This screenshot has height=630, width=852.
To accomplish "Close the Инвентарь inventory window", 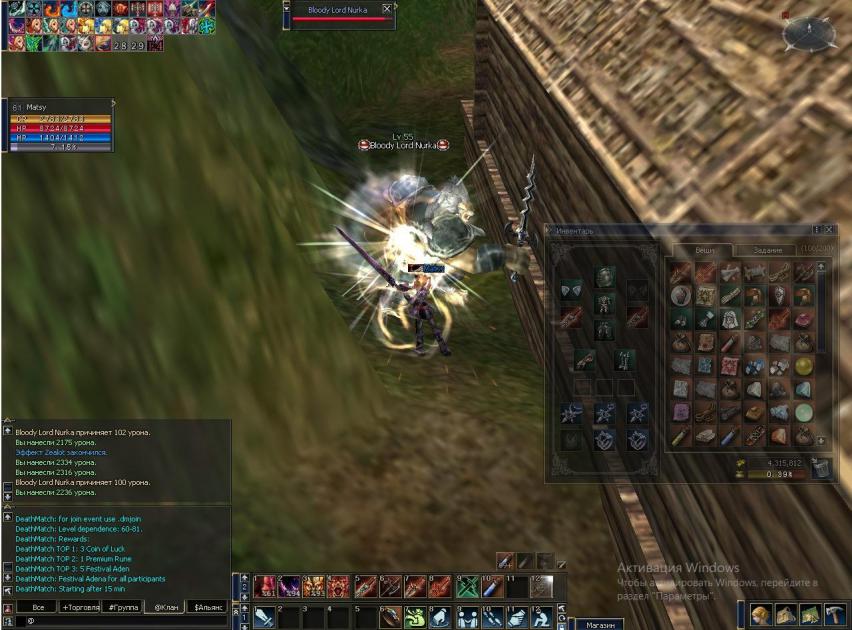I will coord(830,230).
